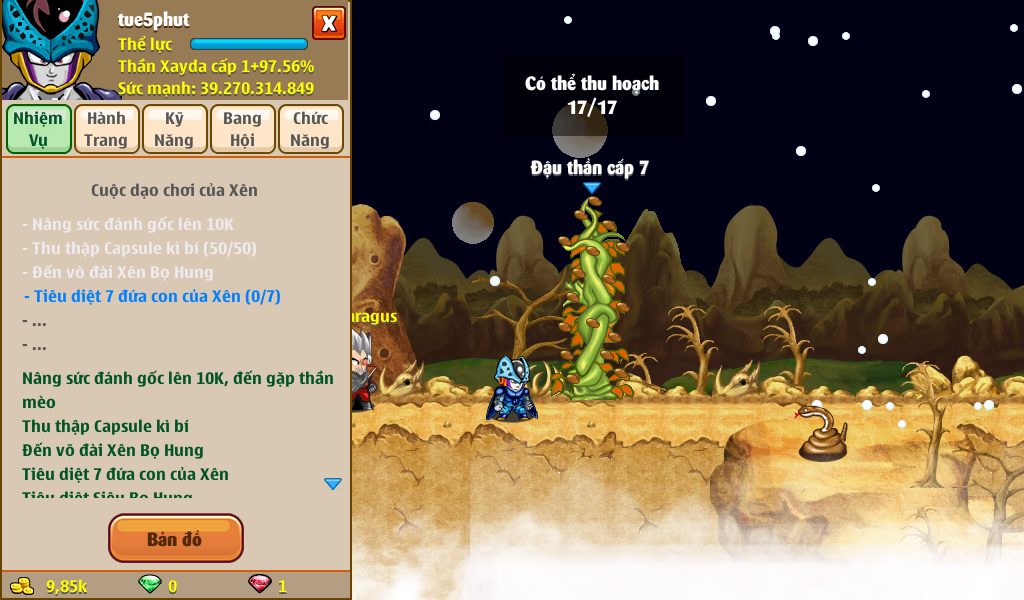Show the Bang Hội tab
This screenshot has height=600, width=1024.
[242, 129]
